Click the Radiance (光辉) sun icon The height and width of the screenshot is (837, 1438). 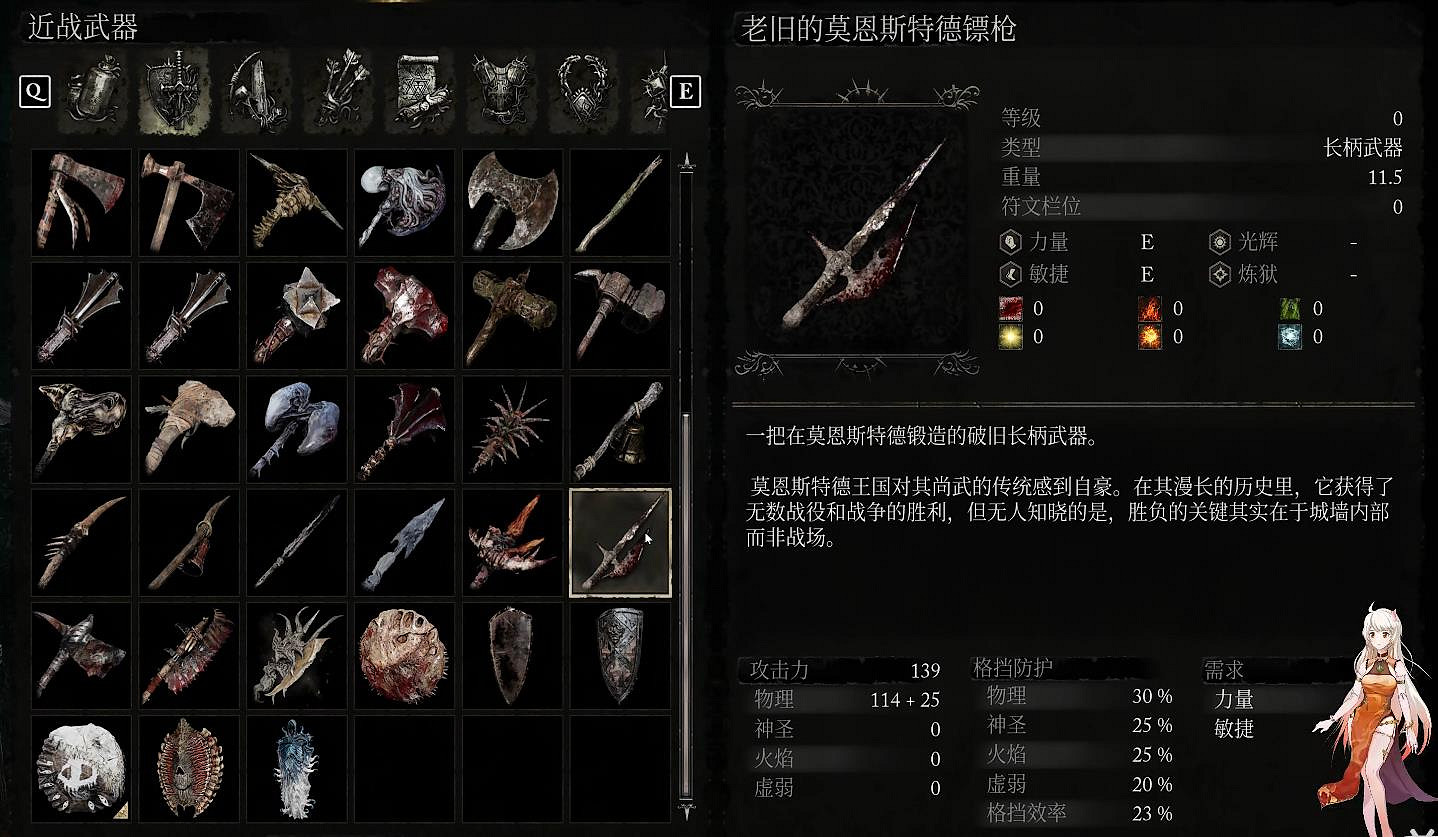1219,242
